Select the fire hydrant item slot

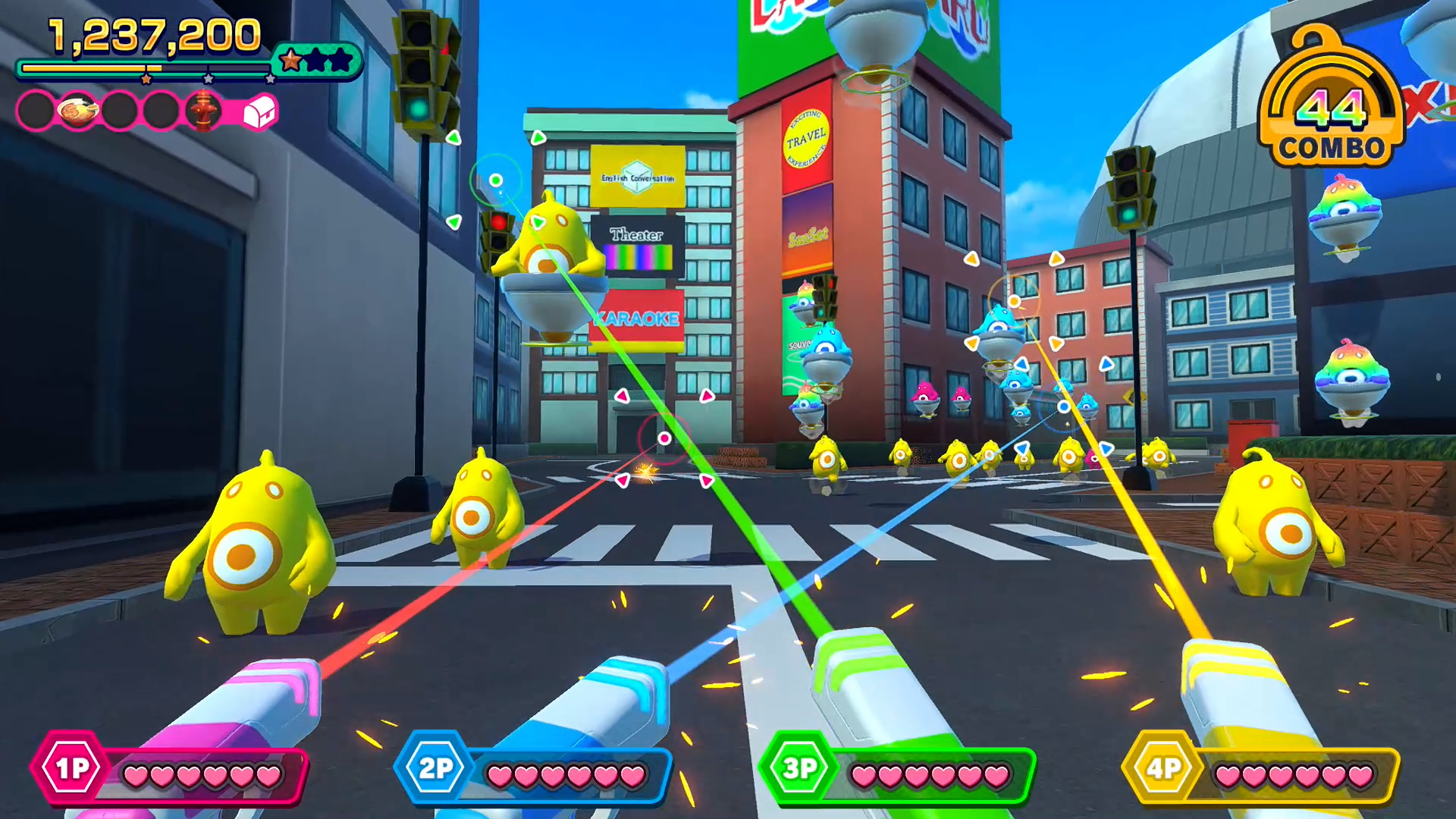[x=204, y=109]
